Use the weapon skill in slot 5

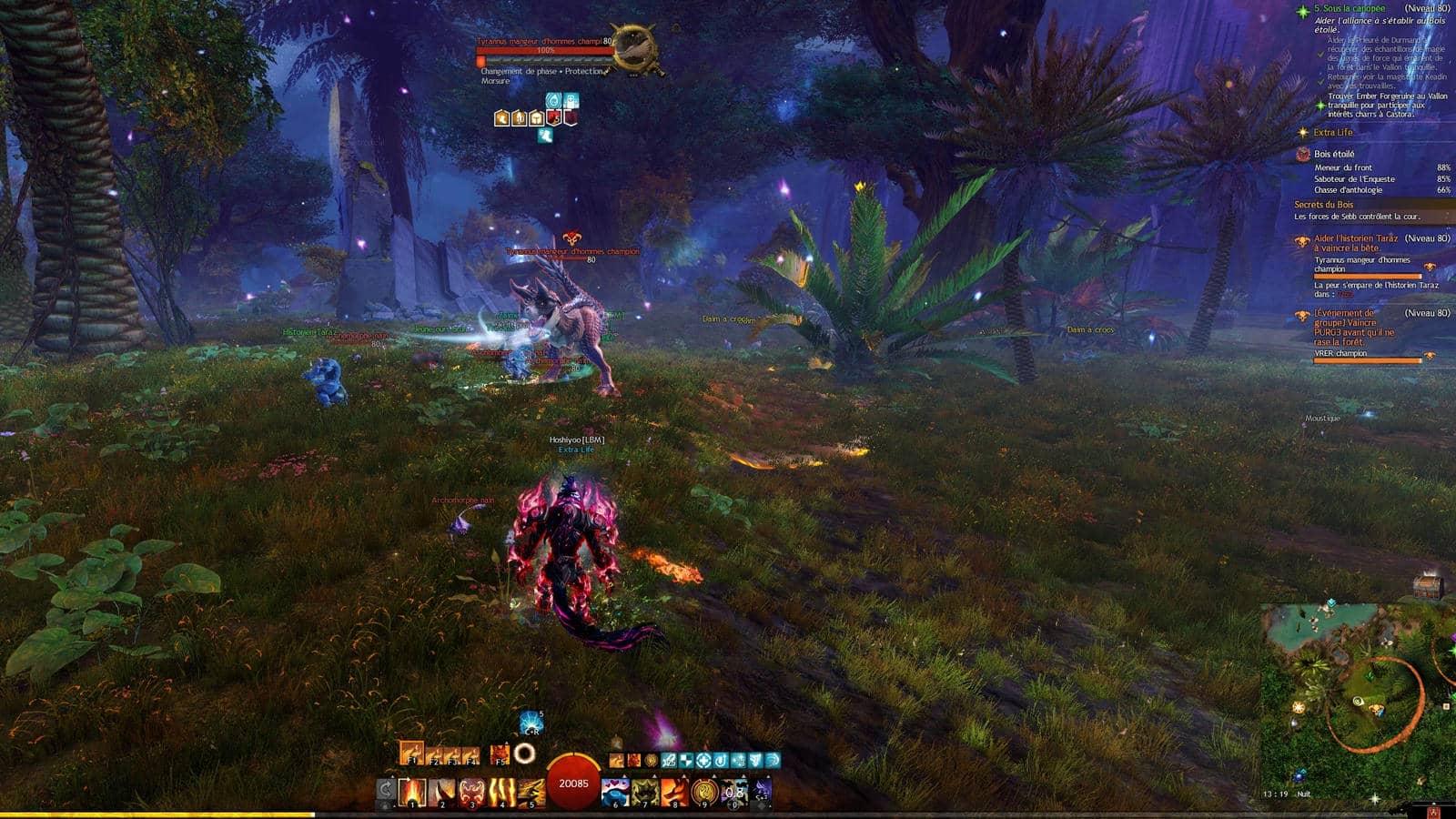tap(531, 791)
